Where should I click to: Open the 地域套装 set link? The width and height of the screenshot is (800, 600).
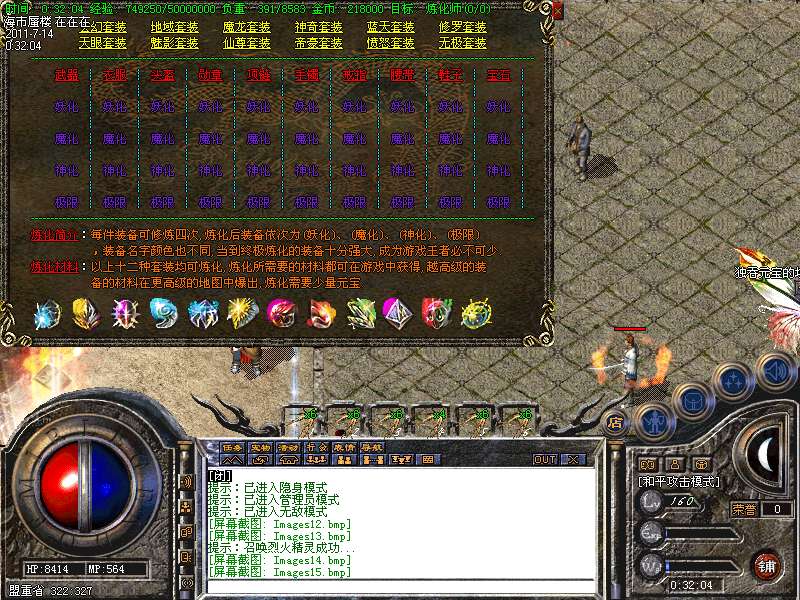click(x=175, y=27)
